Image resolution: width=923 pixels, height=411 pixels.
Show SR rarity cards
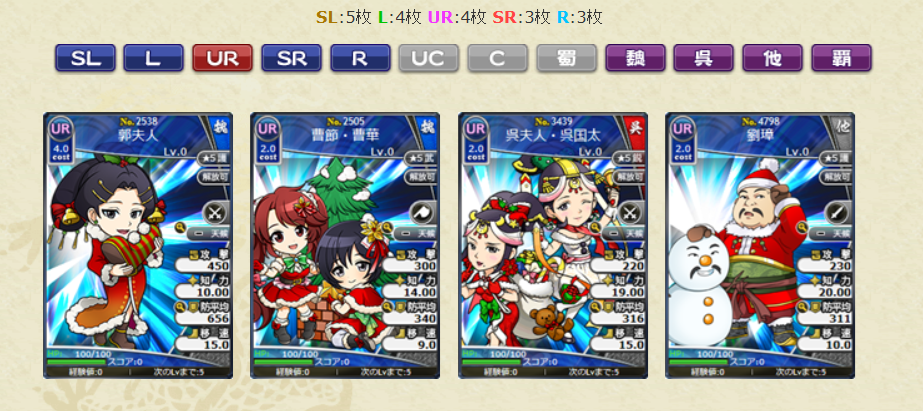[291, 58]
